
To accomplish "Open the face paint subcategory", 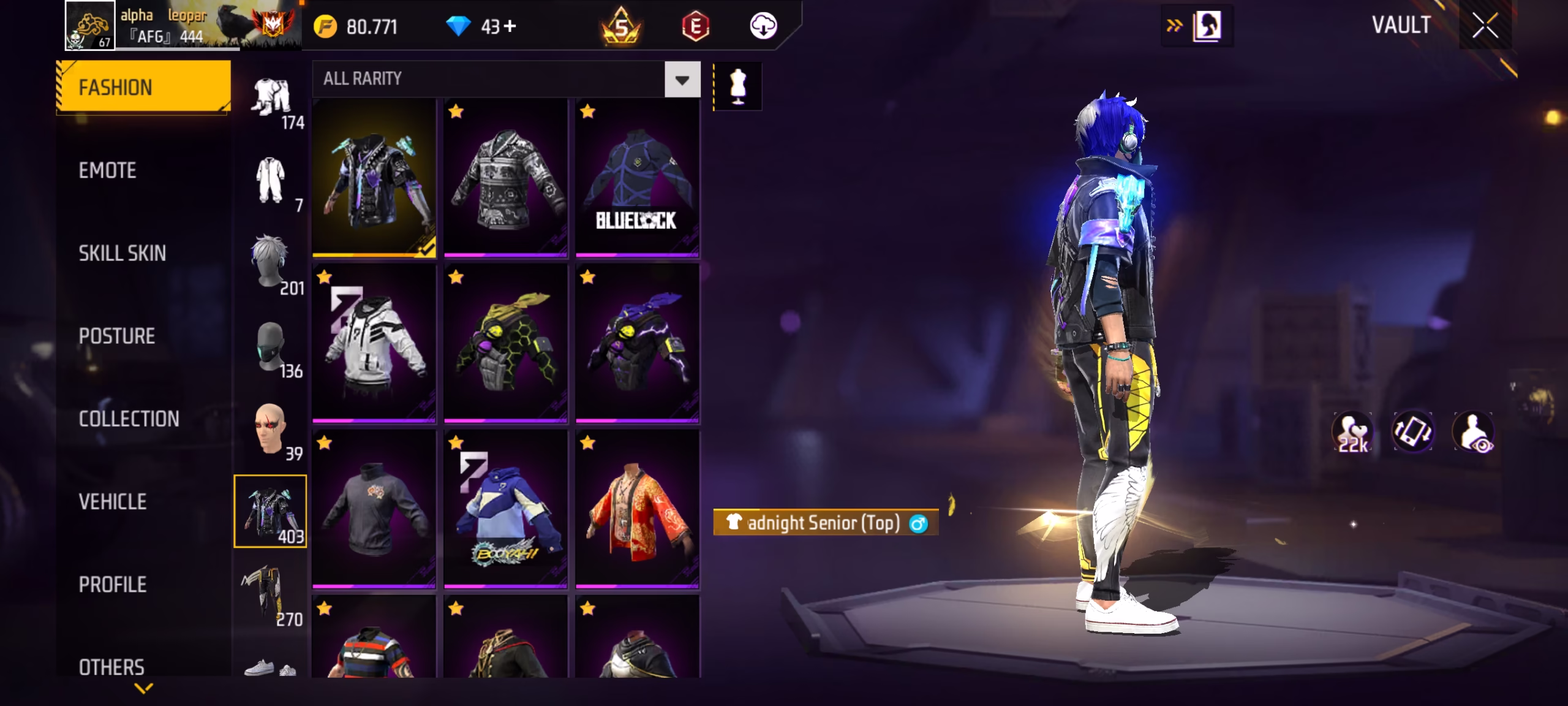I will pos(271,431).
